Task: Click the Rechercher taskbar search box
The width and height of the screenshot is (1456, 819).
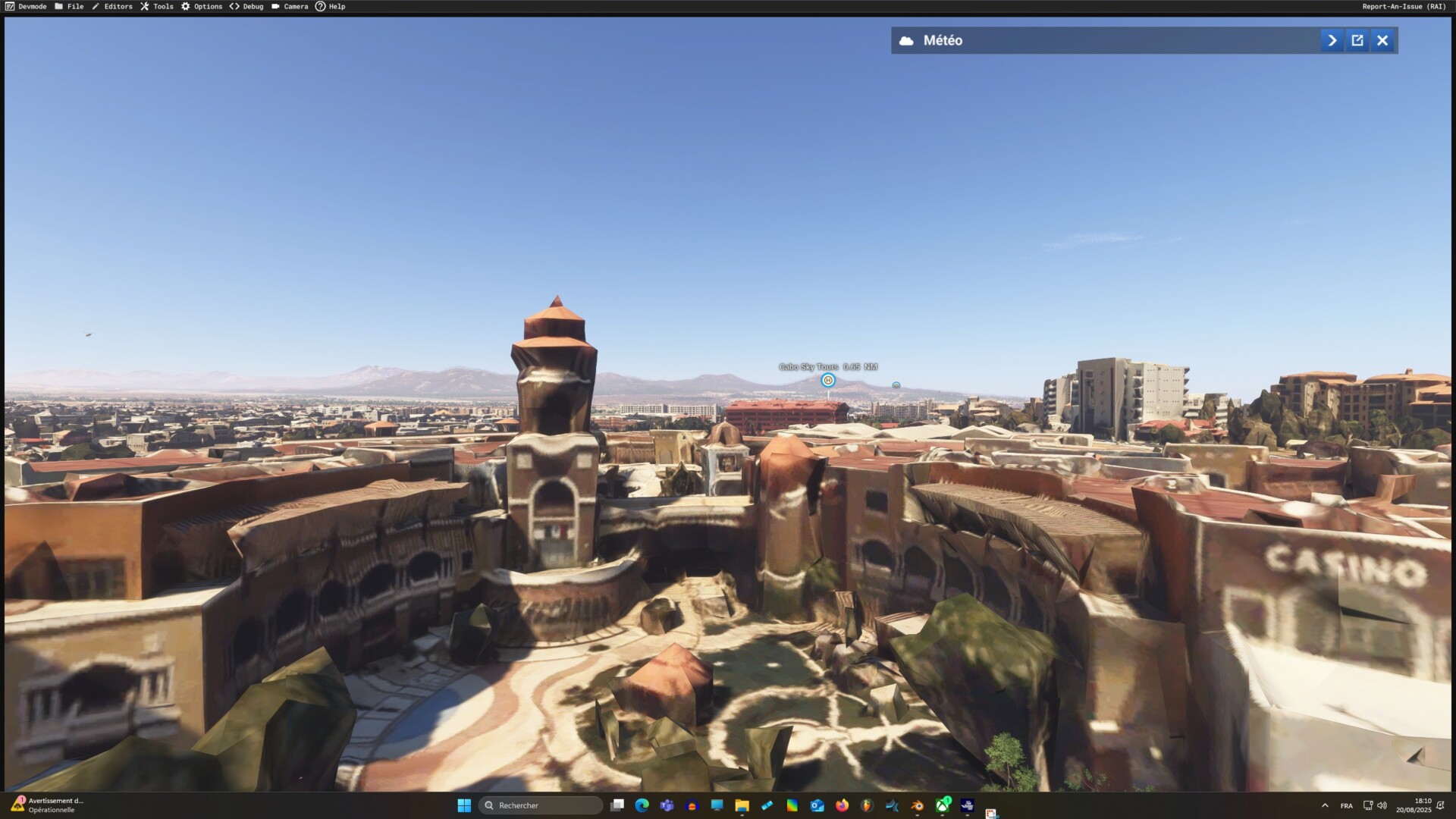Action: point(541,805)
